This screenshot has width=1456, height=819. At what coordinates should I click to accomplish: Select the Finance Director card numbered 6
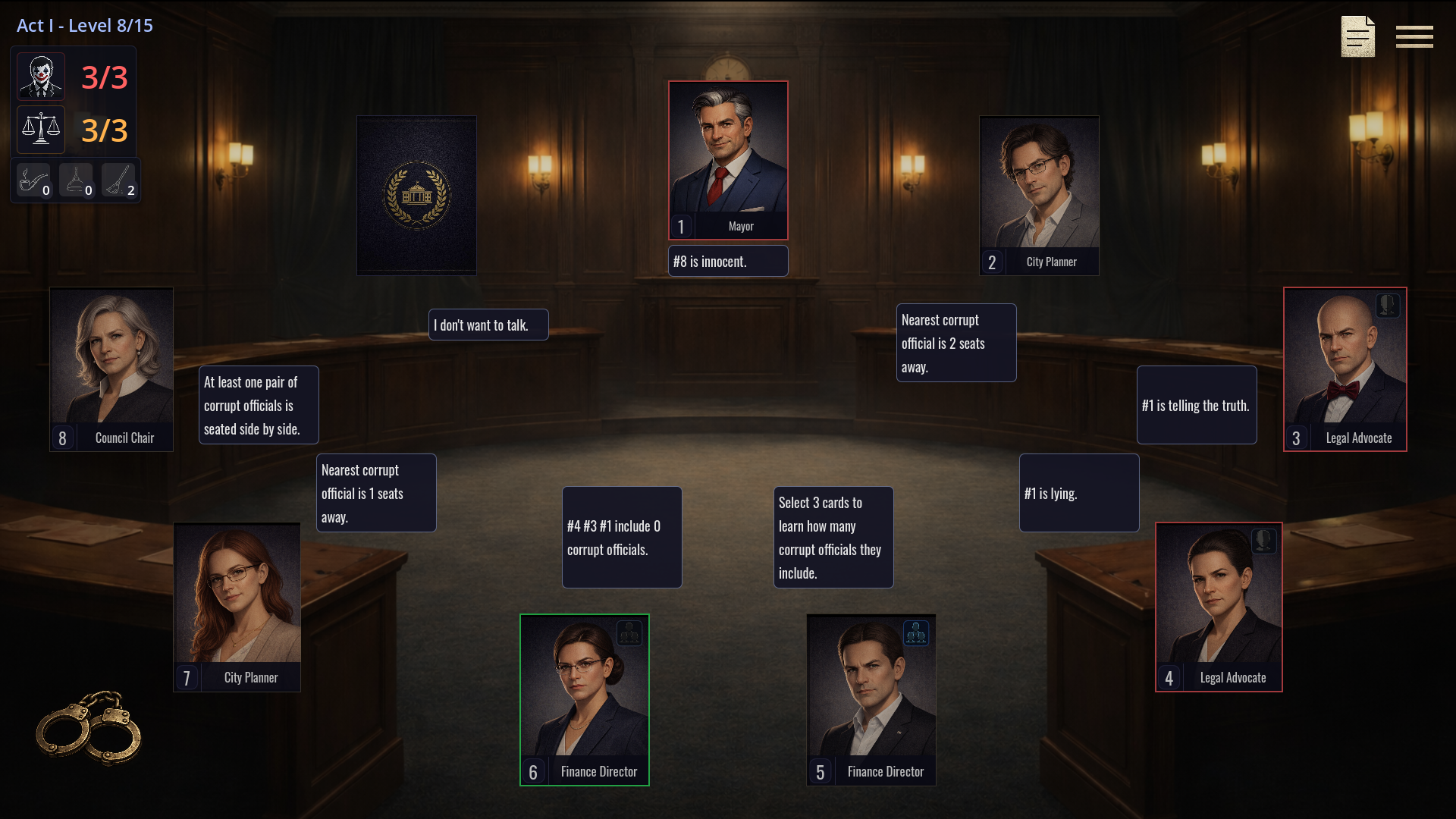tap(584, 699)
